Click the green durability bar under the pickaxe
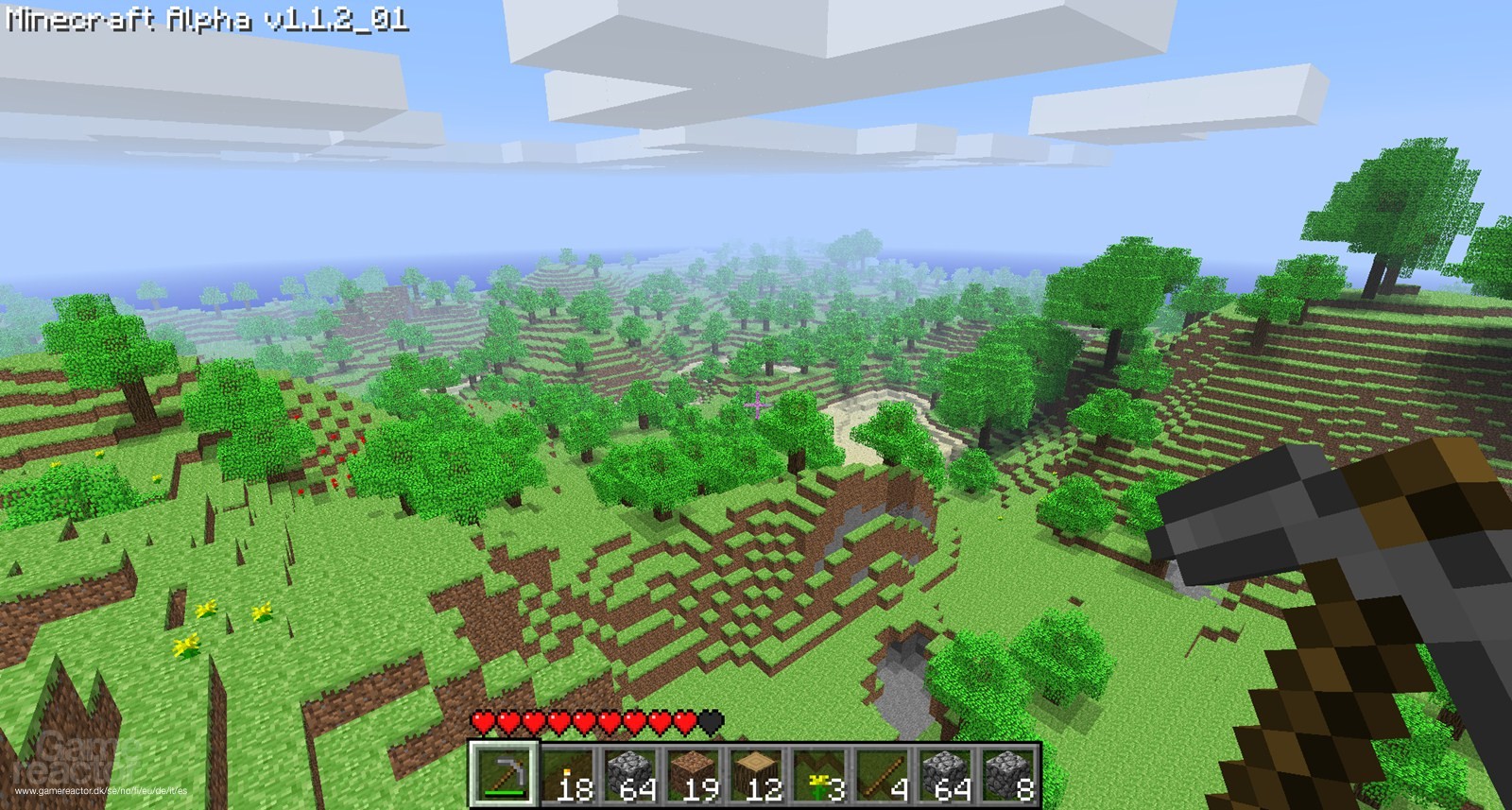Viewport: 1512px width, 810px height. pos(506,793)
